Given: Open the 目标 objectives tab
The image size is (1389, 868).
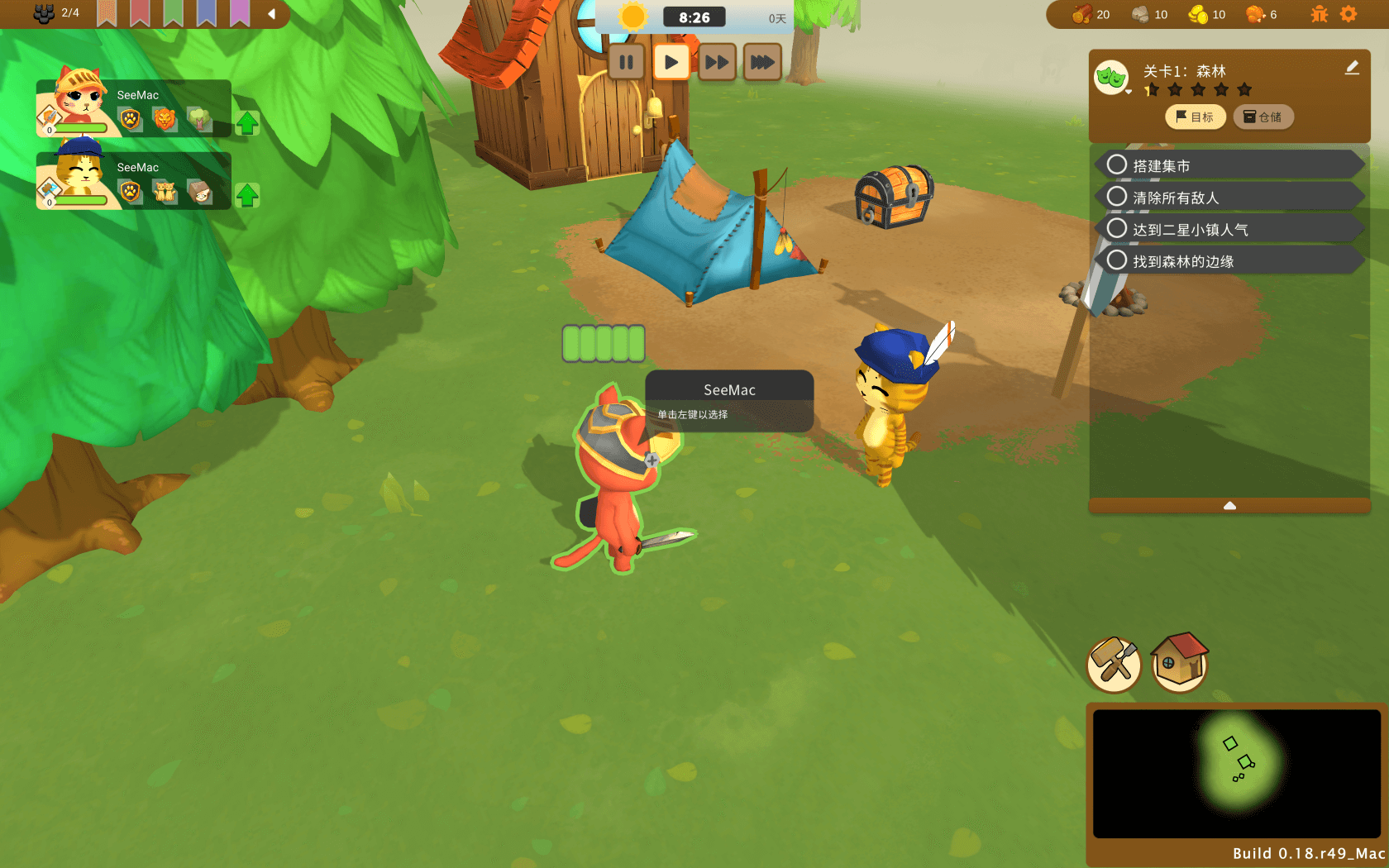Looking at the screenshot, I should (1195, 117).
